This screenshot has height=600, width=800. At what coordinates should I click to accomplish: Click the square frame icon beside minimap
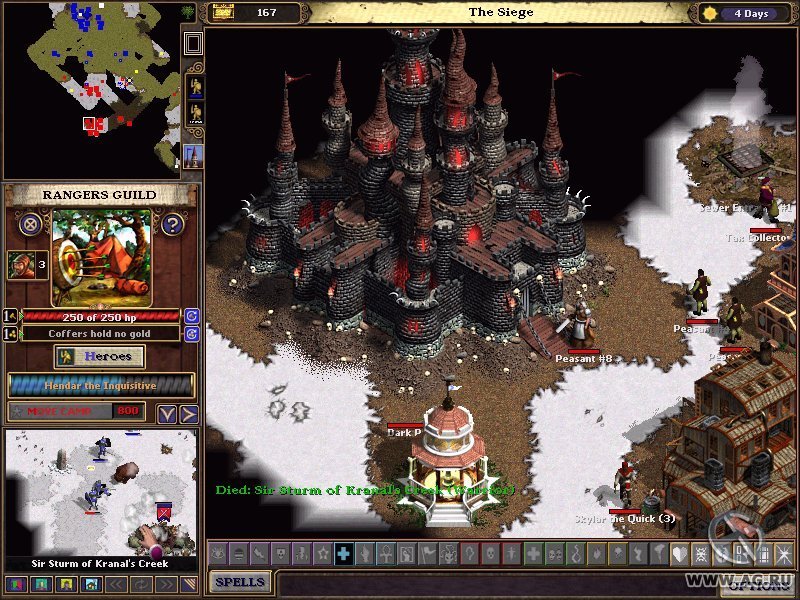coord(194,43)
